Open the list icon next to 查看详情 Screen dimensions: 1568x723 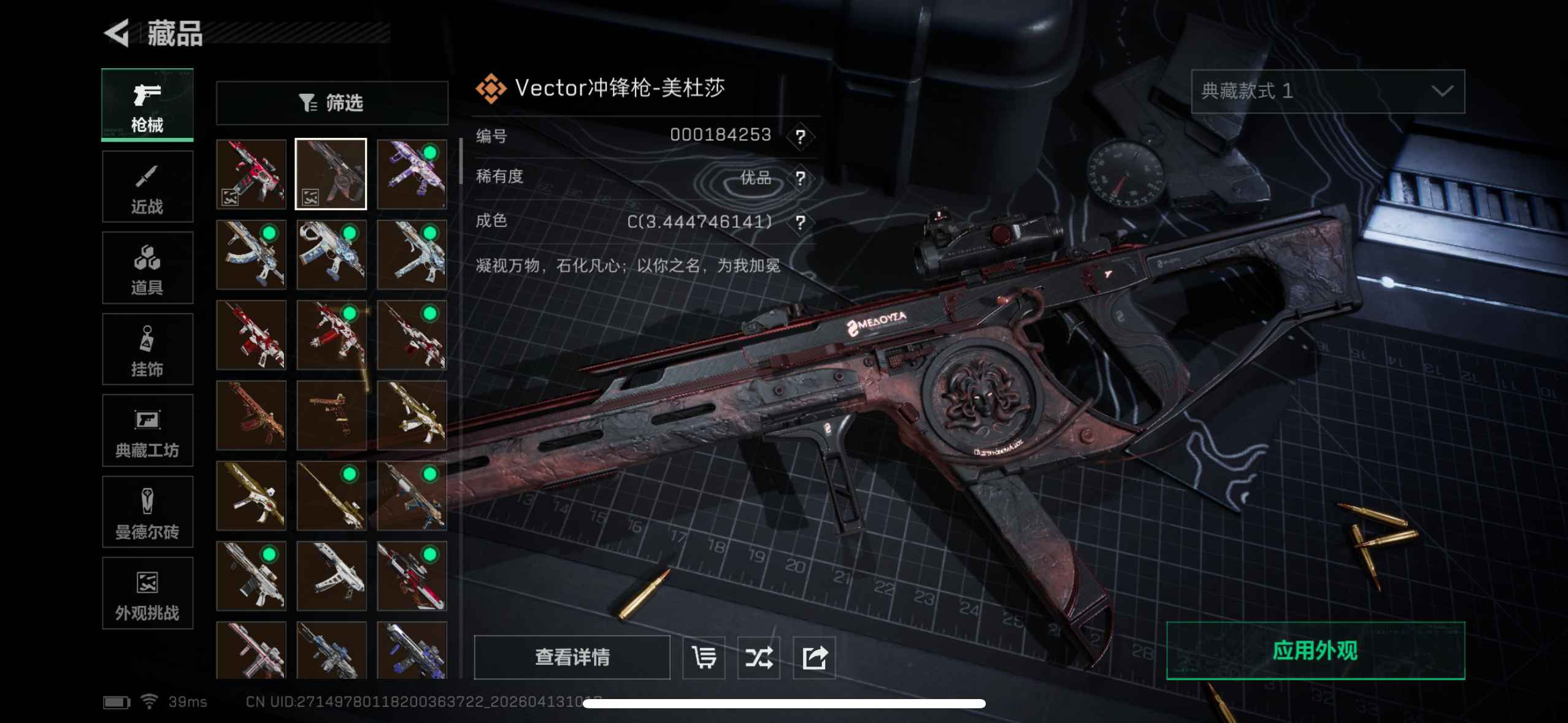click(x=704, y=657)
